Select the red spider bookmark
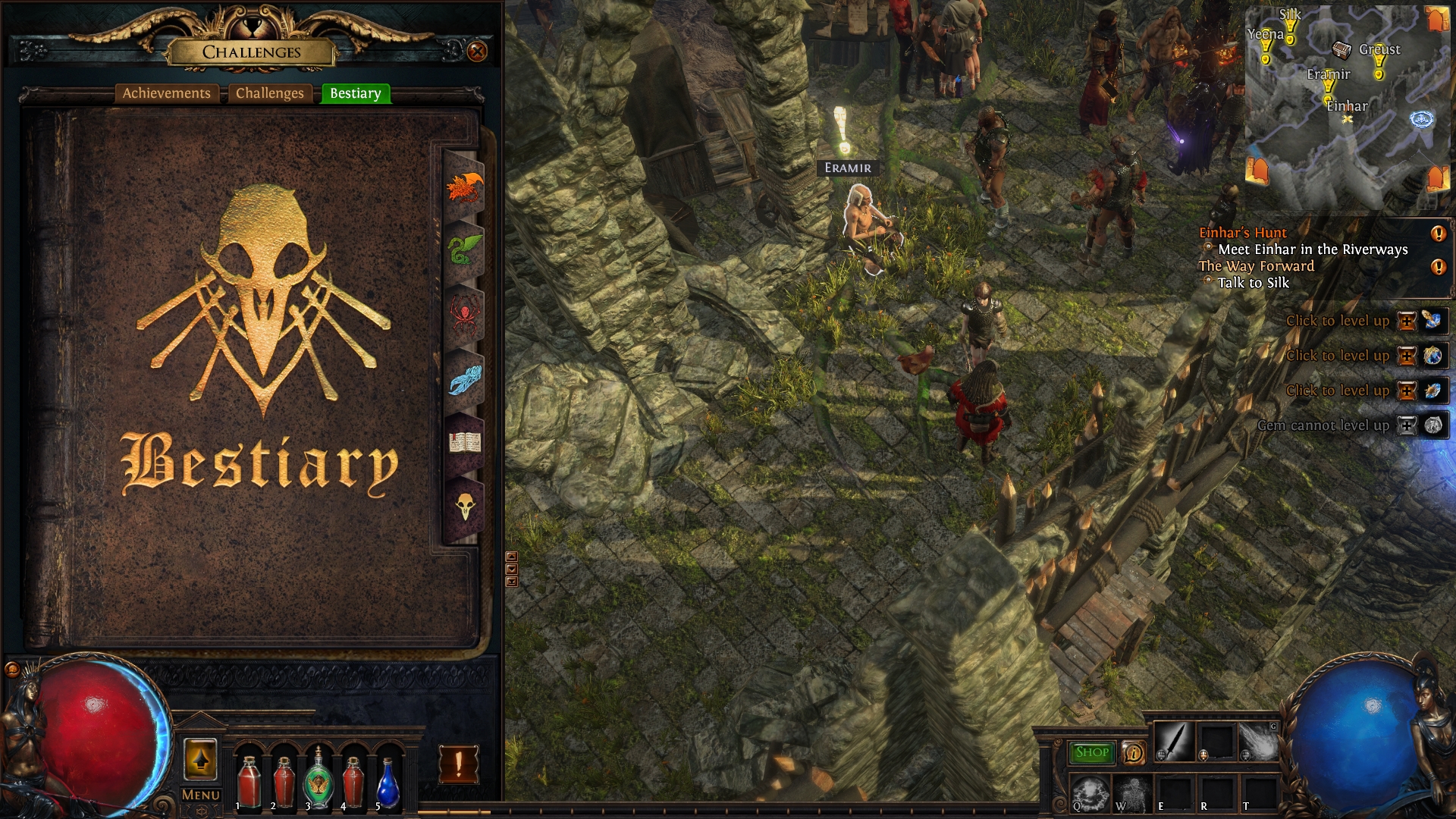The width and height of the screenshot is (1456, 819). [x=464, y=313]
